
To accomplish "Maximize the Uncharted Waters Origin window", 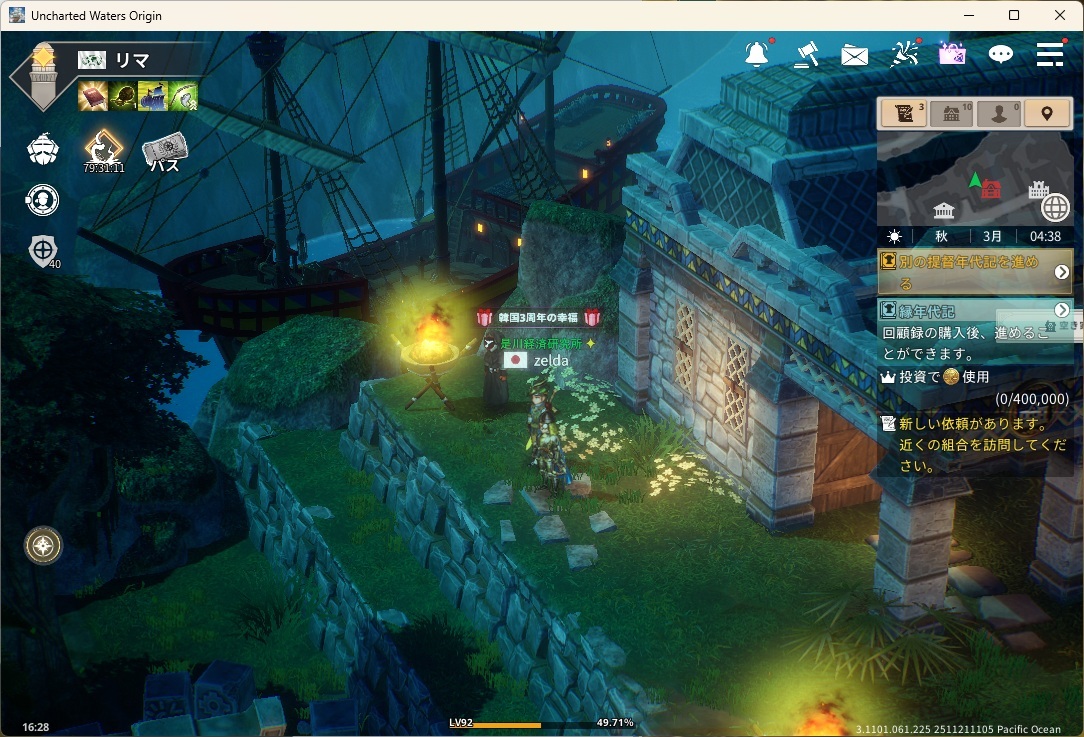I will [1014, 15].
